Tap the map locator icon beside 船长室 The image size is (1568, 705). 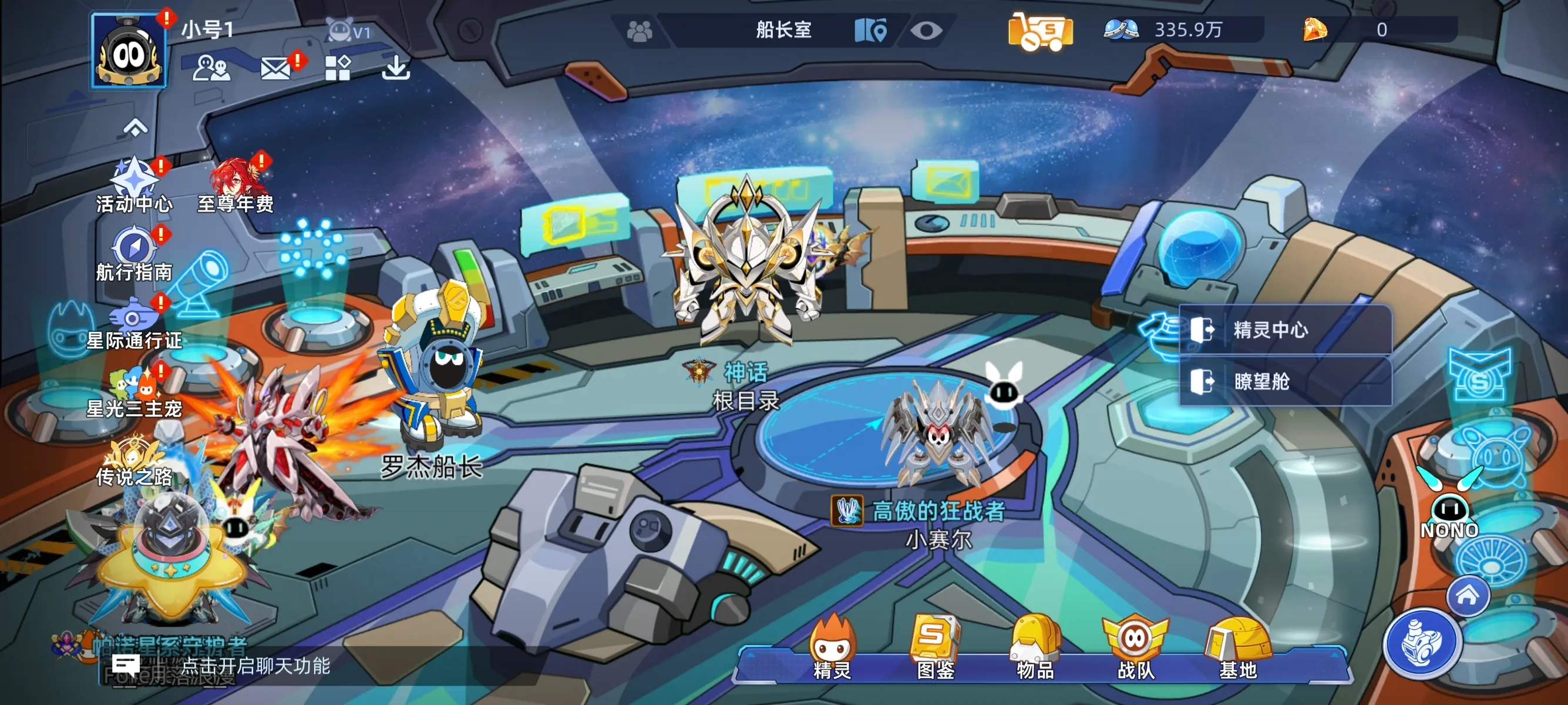coord(872,29)
